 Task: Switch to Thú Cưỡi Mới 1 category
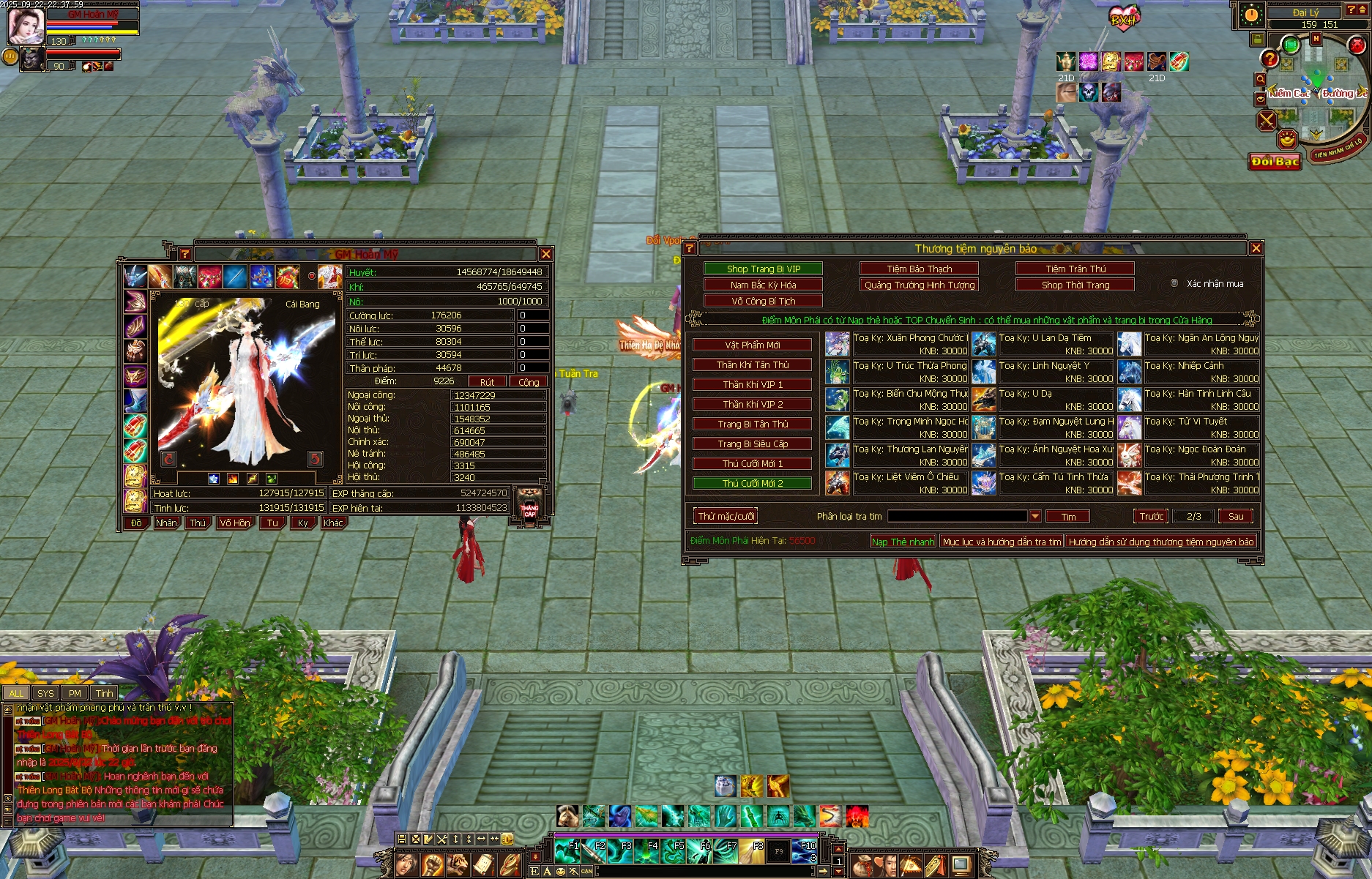pos(752,463)
